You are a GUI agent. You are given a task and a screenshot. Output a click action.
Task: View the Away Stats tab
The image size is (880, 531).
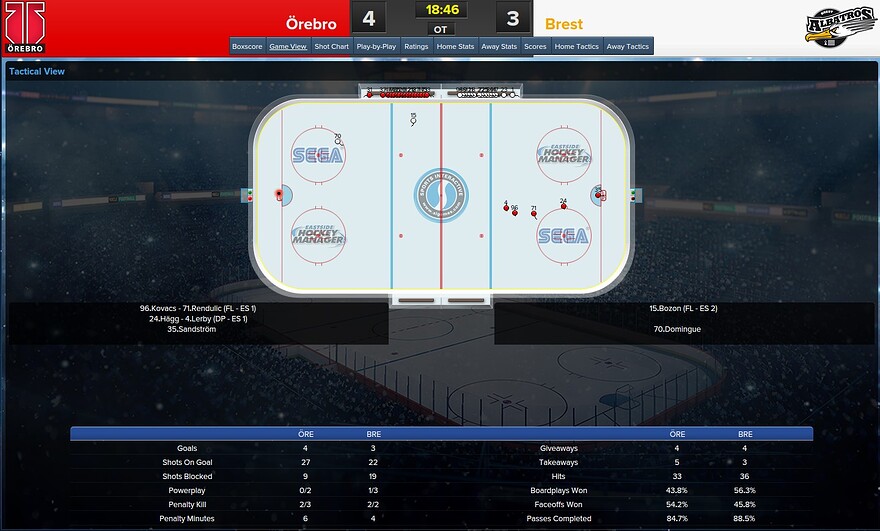pyautogui.click(x=499, y=47)
